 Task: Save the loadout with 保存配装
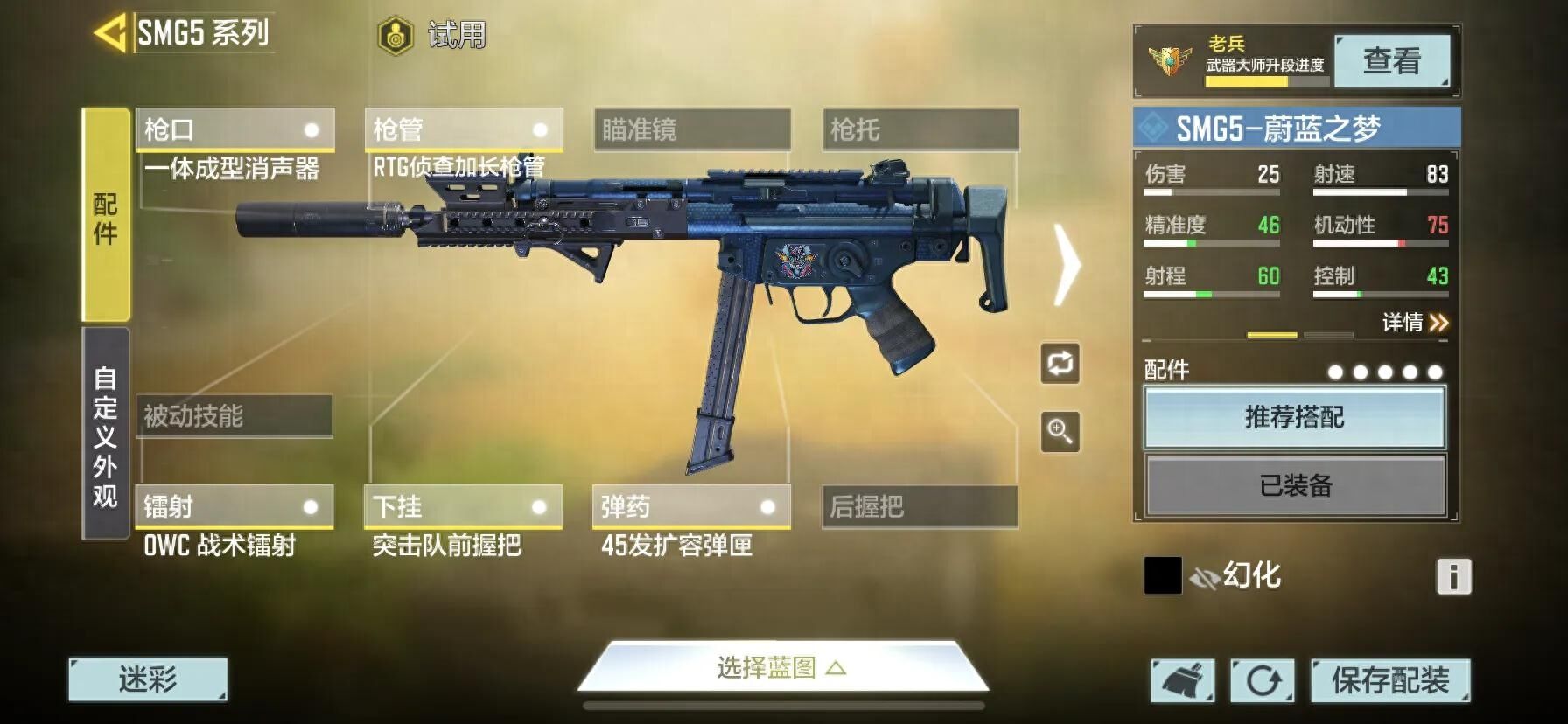pos(1389,680)
